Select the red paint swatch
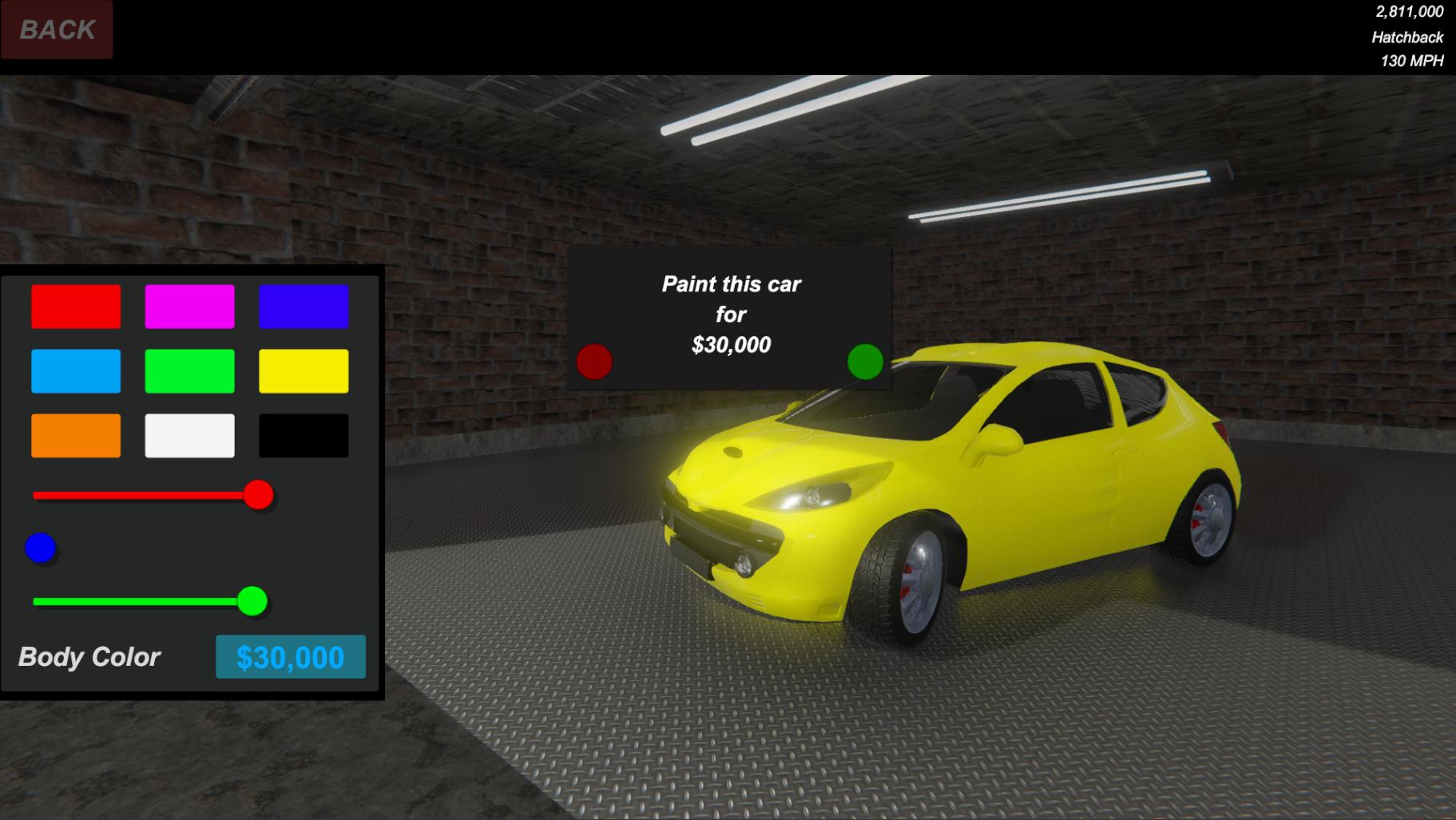1456x820 pixels. tap(75, 306)
